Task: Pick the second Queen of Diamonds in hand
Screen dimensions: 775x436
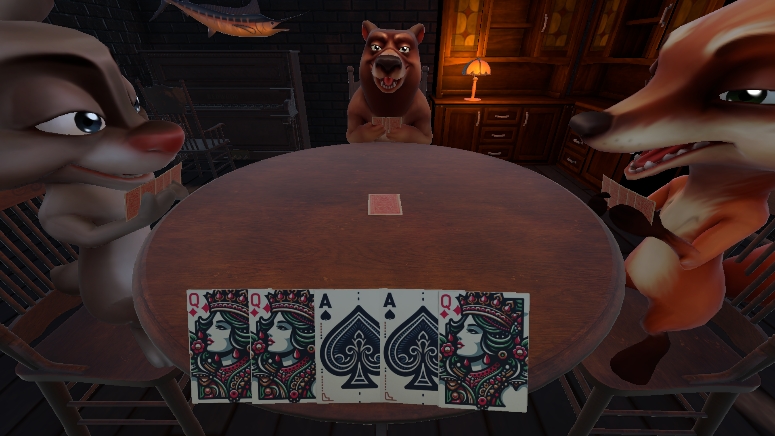Action: click(x=284, y=345)
